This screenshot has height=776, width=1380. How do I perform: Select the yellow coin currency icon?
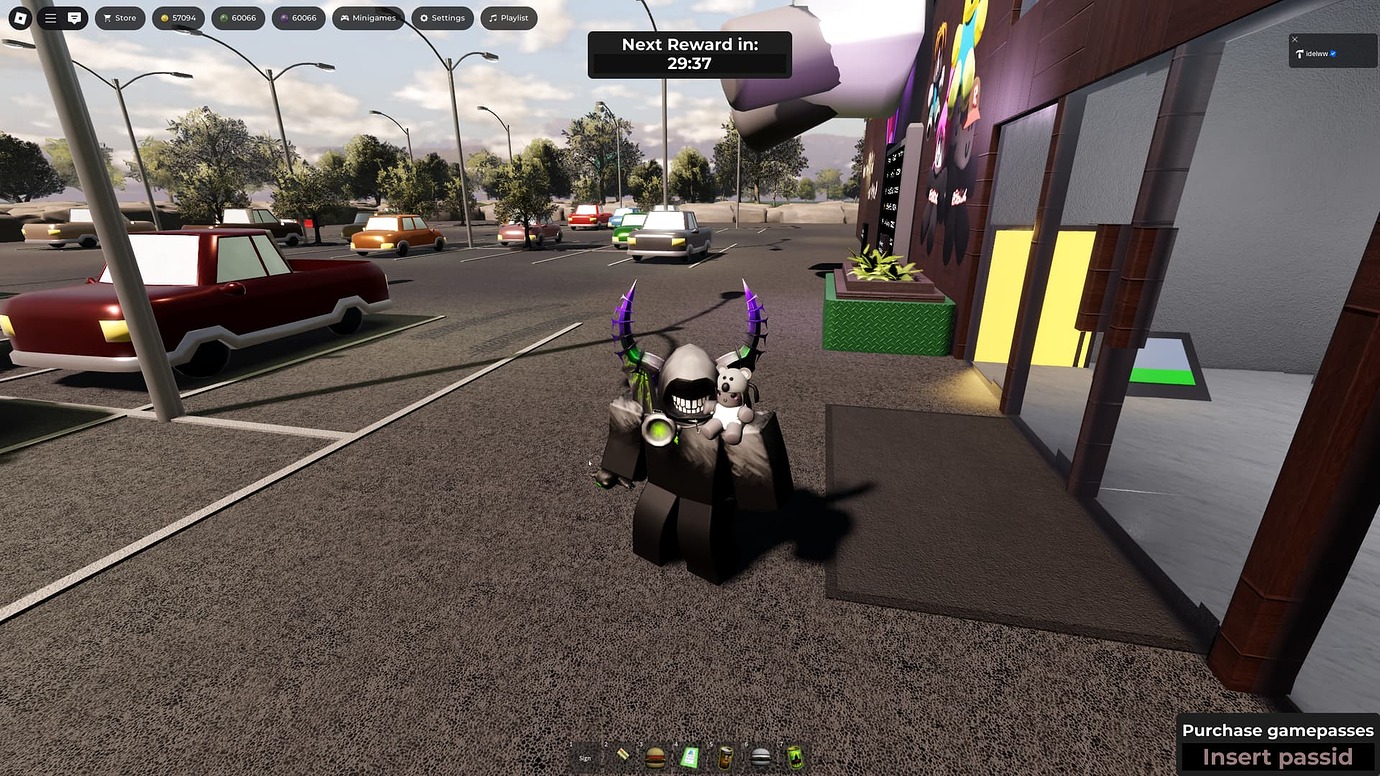point(164,17)
